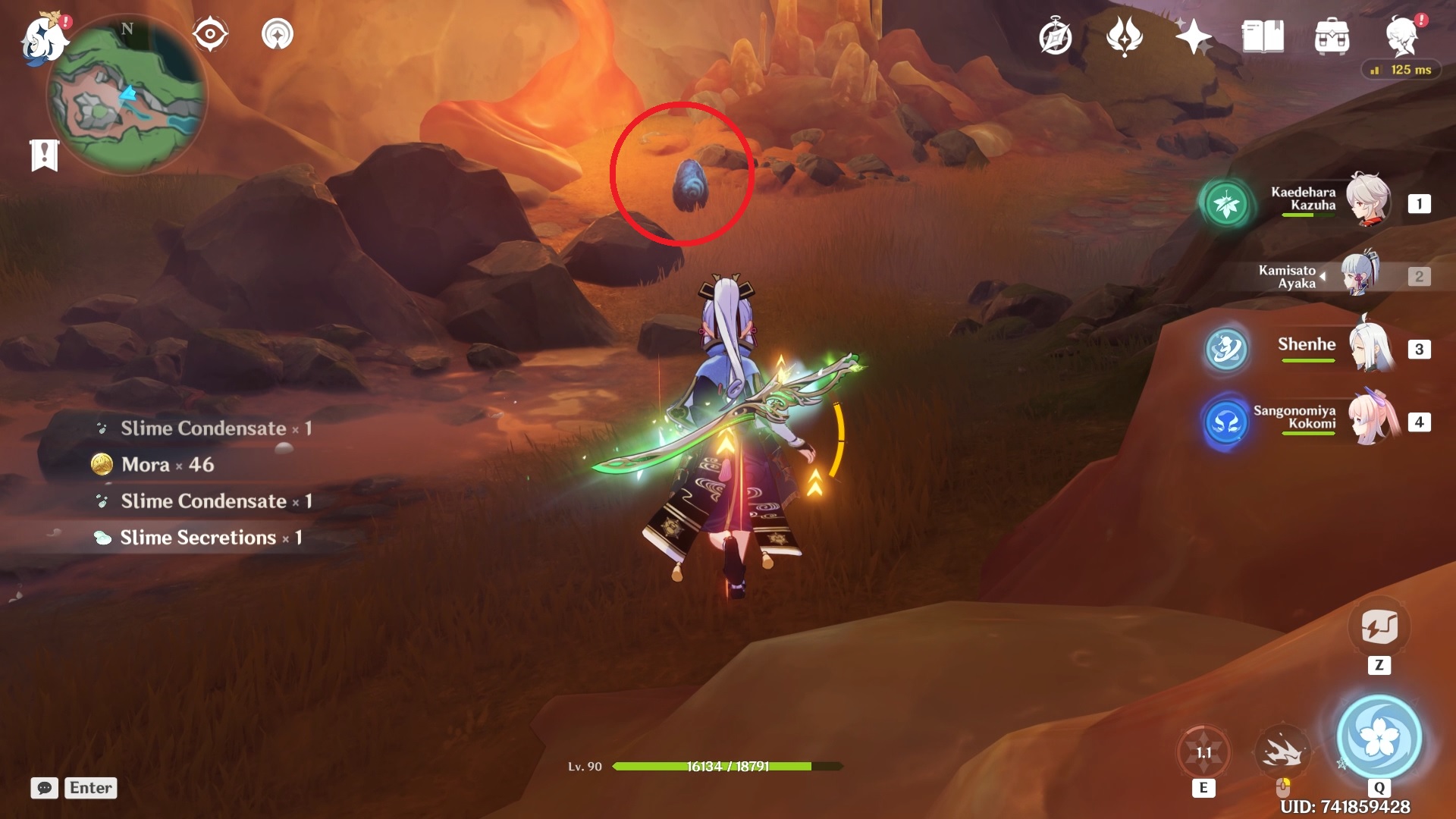Activate Ayaka's Elemental Skill icon

point(1203,752)
